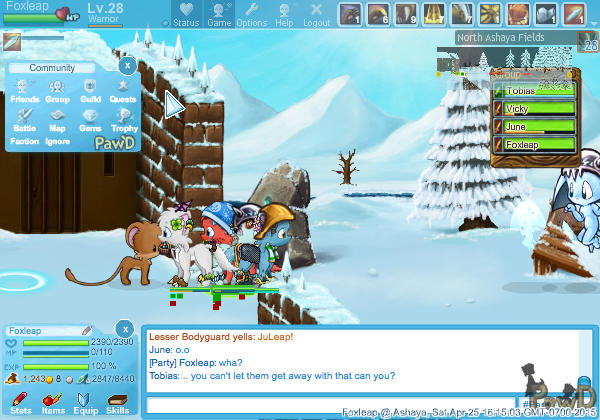Screen dimensions: 600x420
Task: Open the Game menu
Action: tap(219, 14)
